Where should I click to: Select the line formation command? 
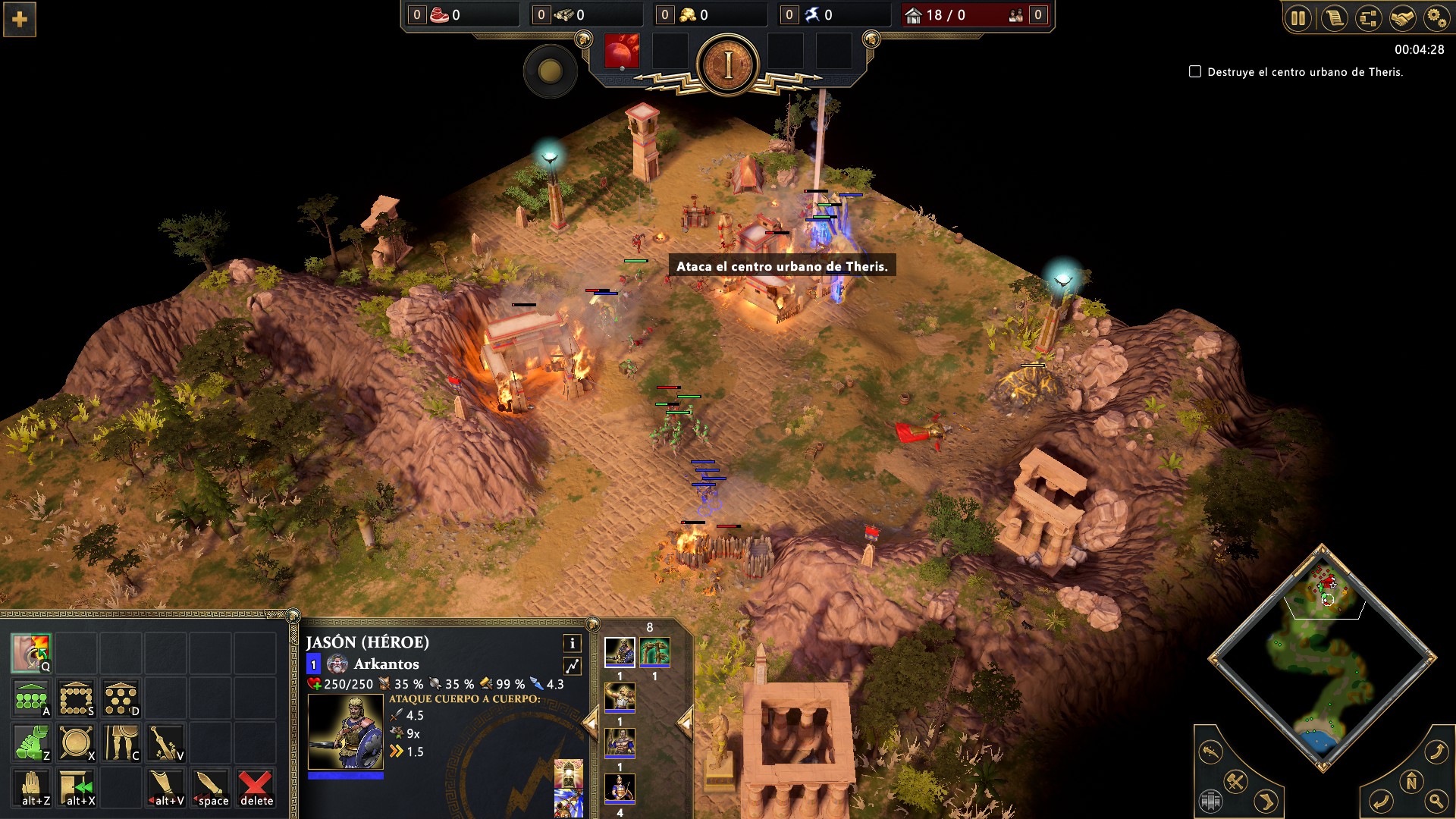tap(31, 698)
